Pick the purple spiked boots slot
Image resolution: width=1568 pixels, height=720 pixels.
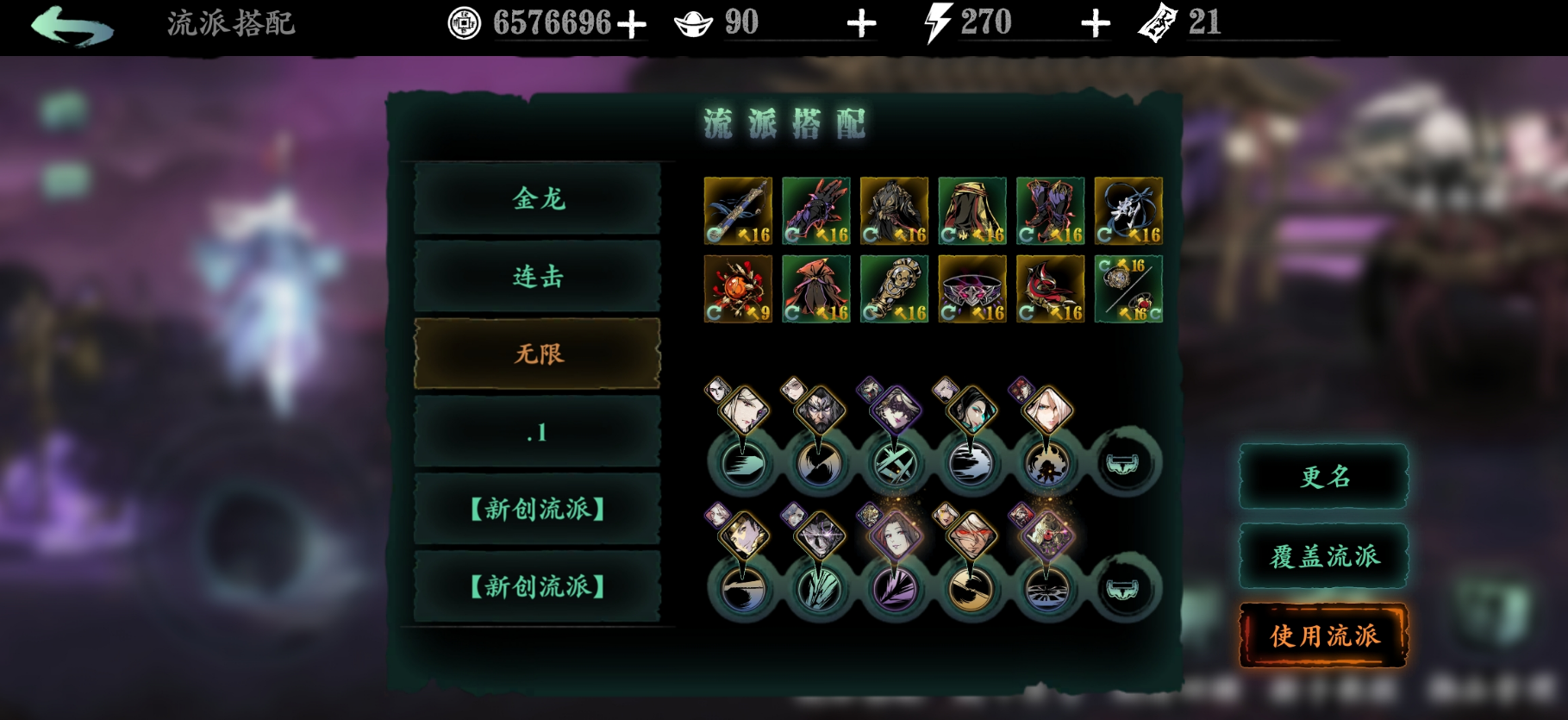(1050, 211)
